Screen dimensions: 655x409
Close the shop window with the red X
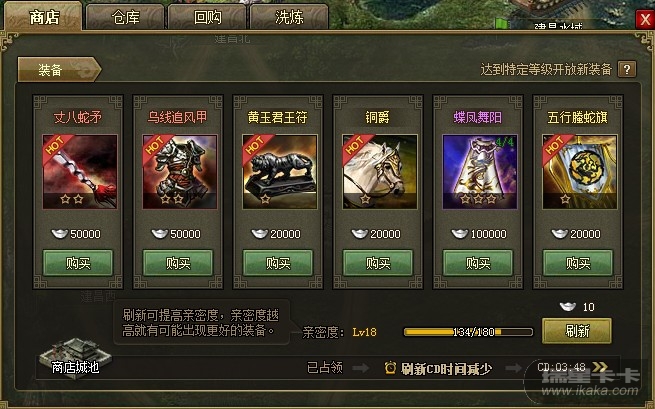pos(642,17)
